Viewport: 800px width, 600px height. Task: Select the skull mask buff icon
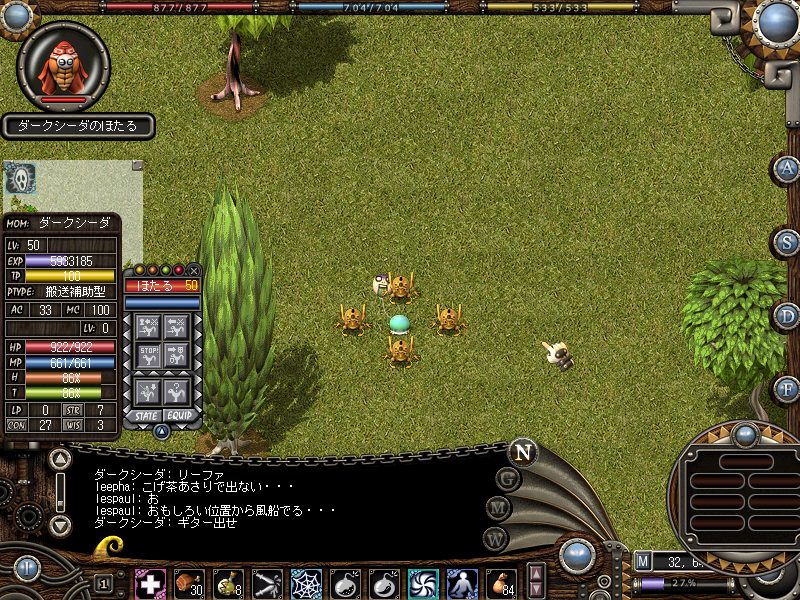coord(20,178)
